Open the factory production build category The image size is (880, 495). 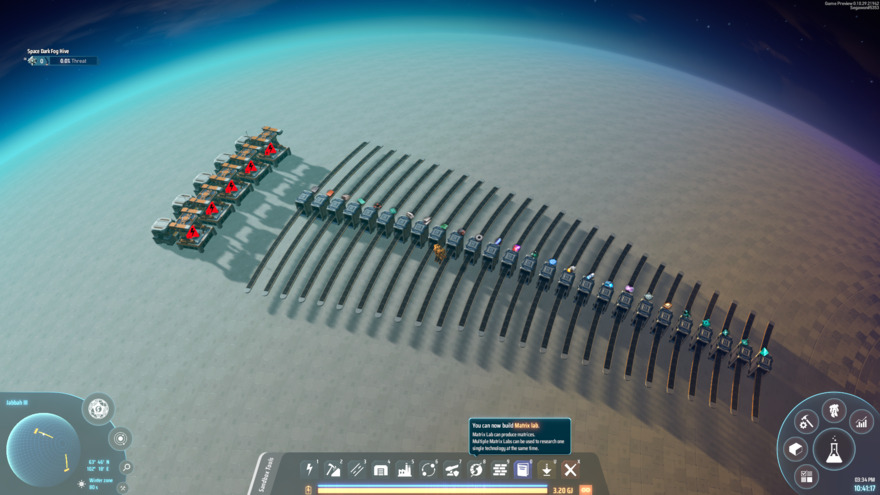405,469
